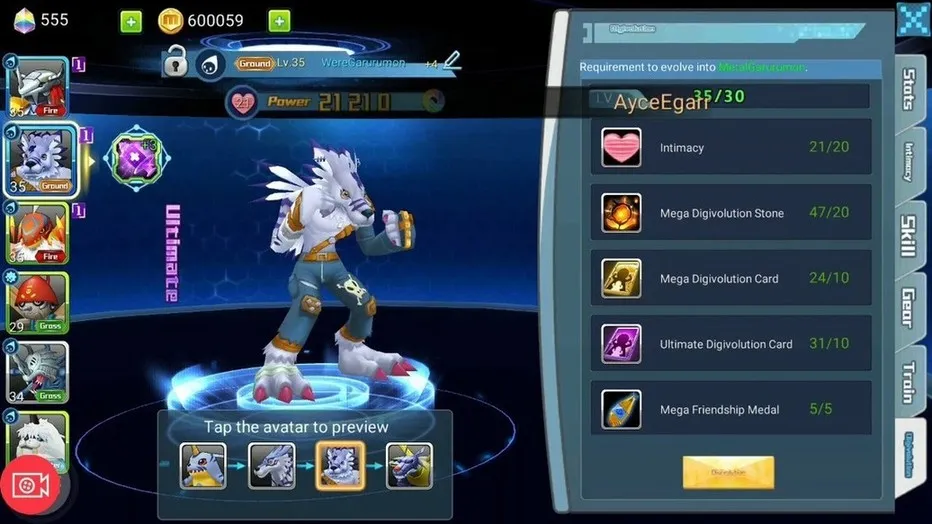The height and width of the screenshot is (524, 932).
Task: Preview the Gabumon avatar in evolution chain
Action: [203, 466]
